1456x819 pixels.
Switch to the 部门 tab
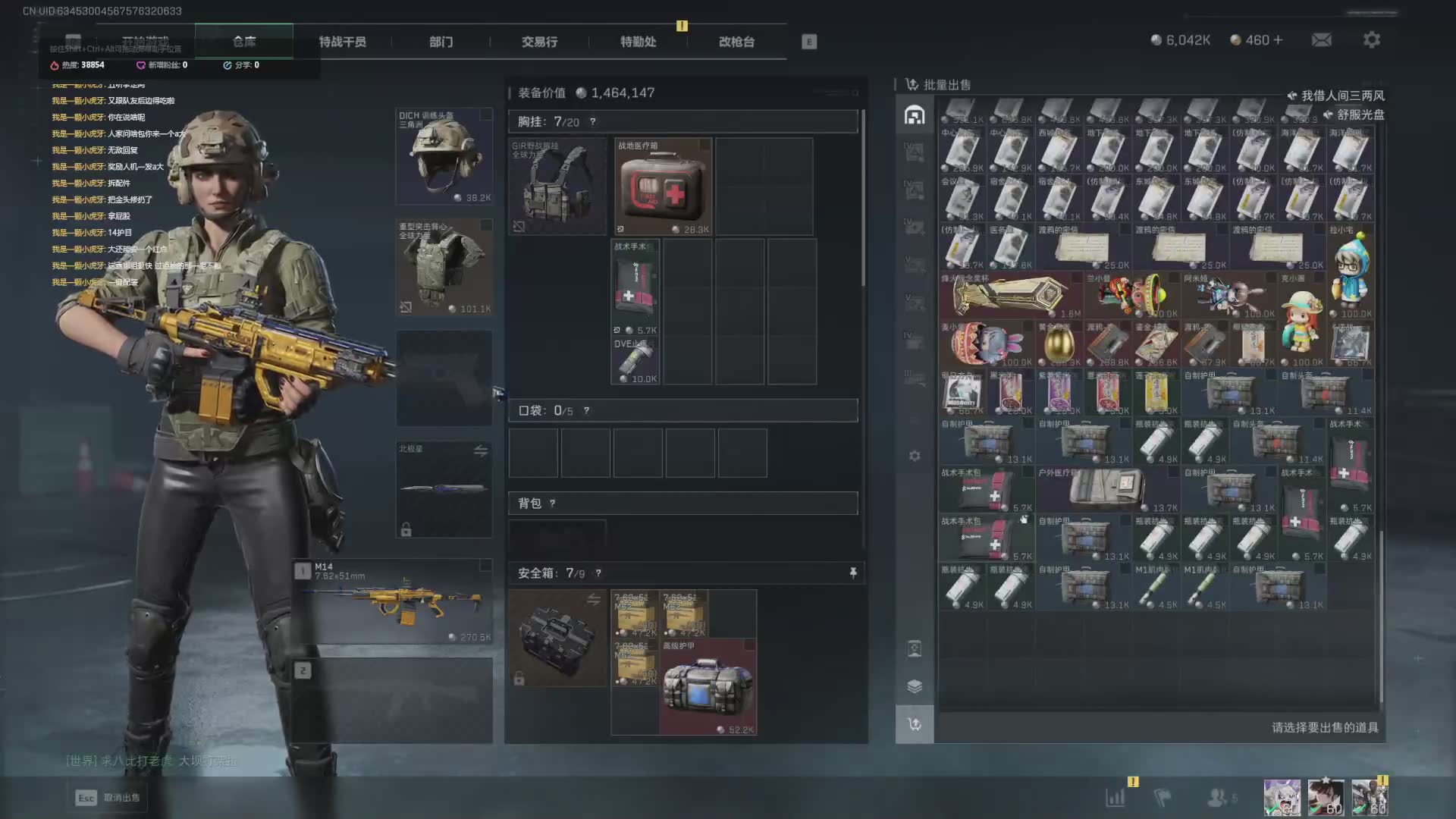[441, 42]
